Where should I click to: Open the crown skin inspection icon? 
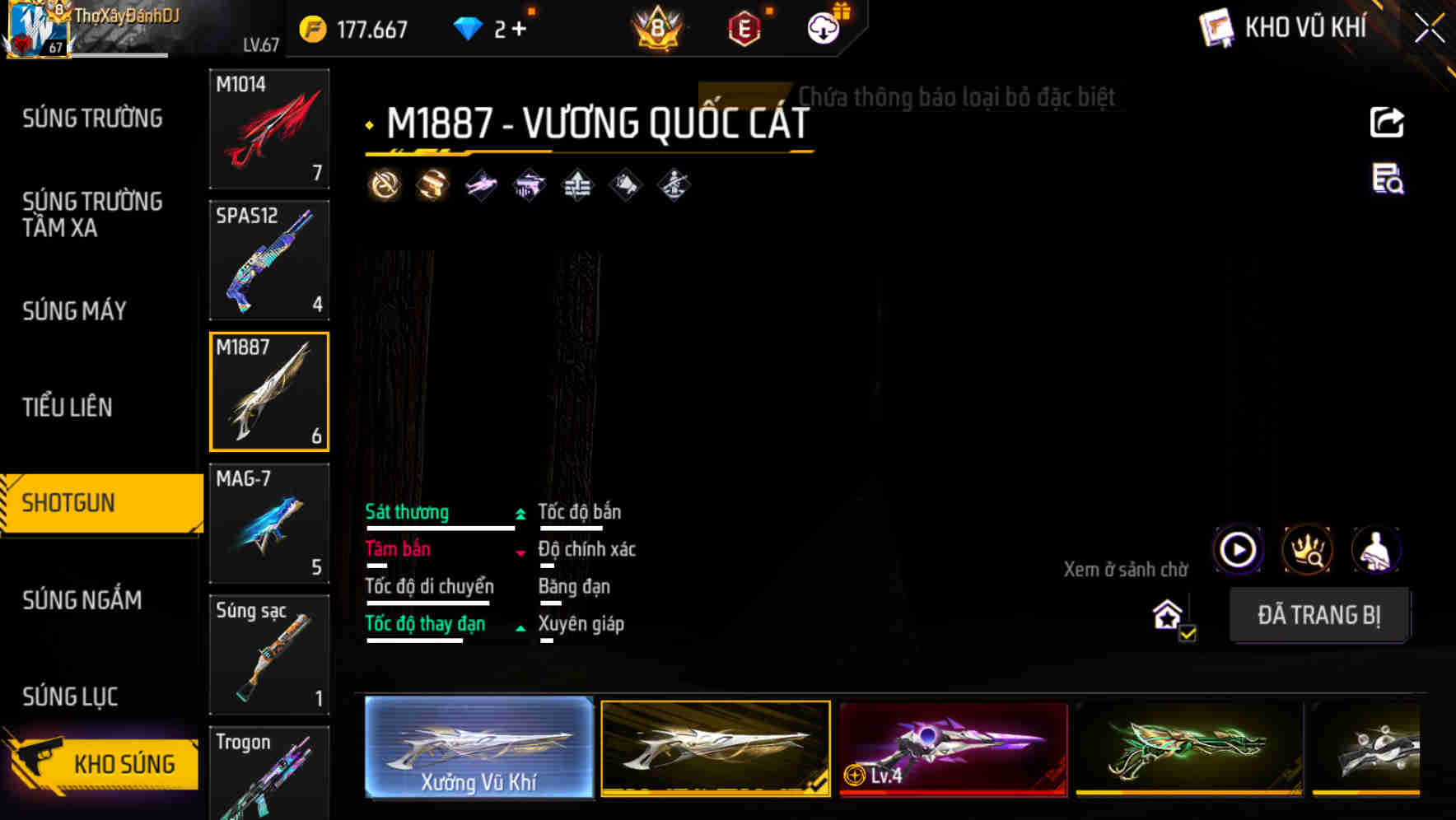pyautogui.click(x=1308, y=550)
